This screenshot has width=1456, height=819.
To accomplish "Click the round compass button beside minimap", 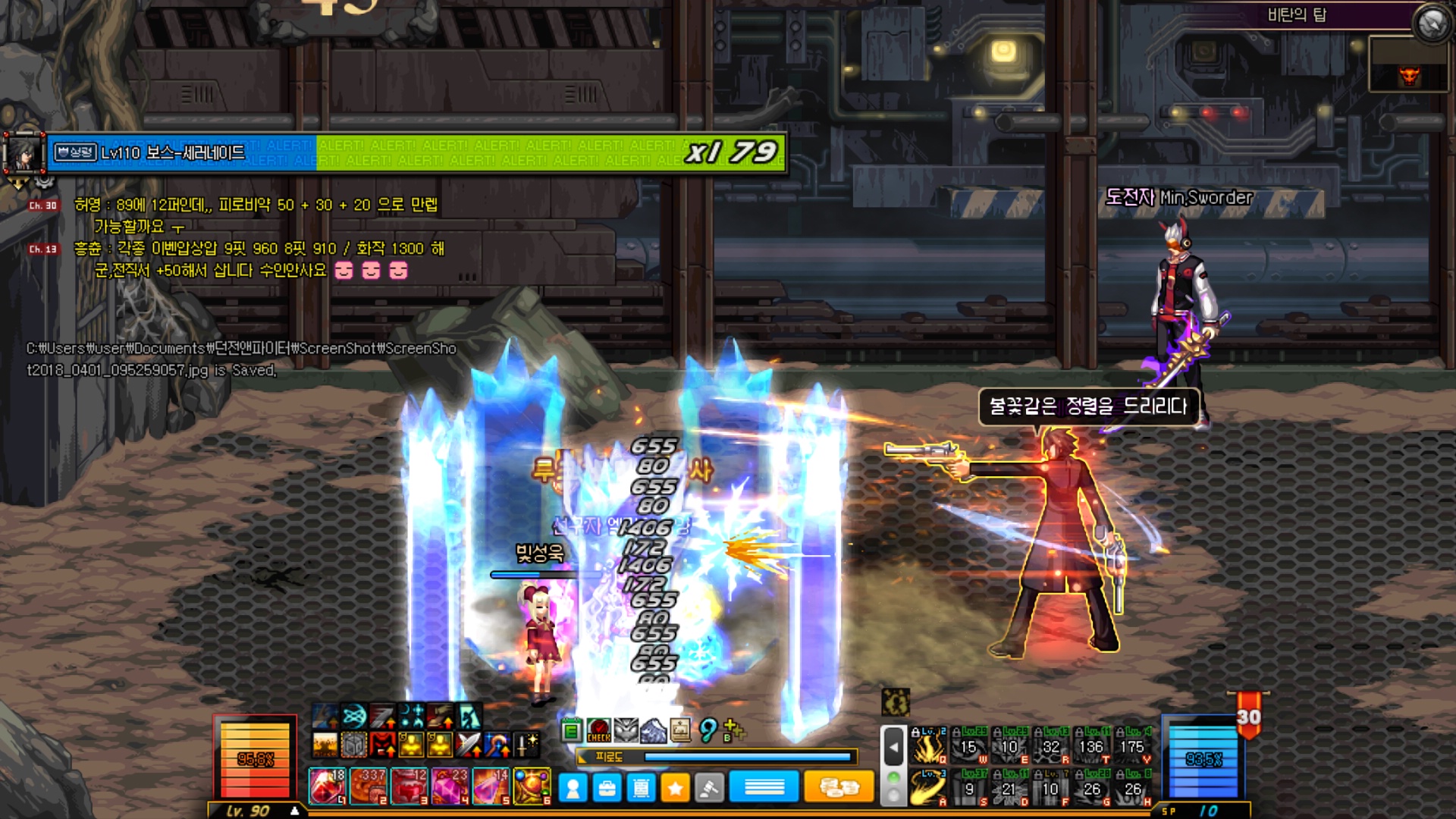I will (x=1432, y=23).
